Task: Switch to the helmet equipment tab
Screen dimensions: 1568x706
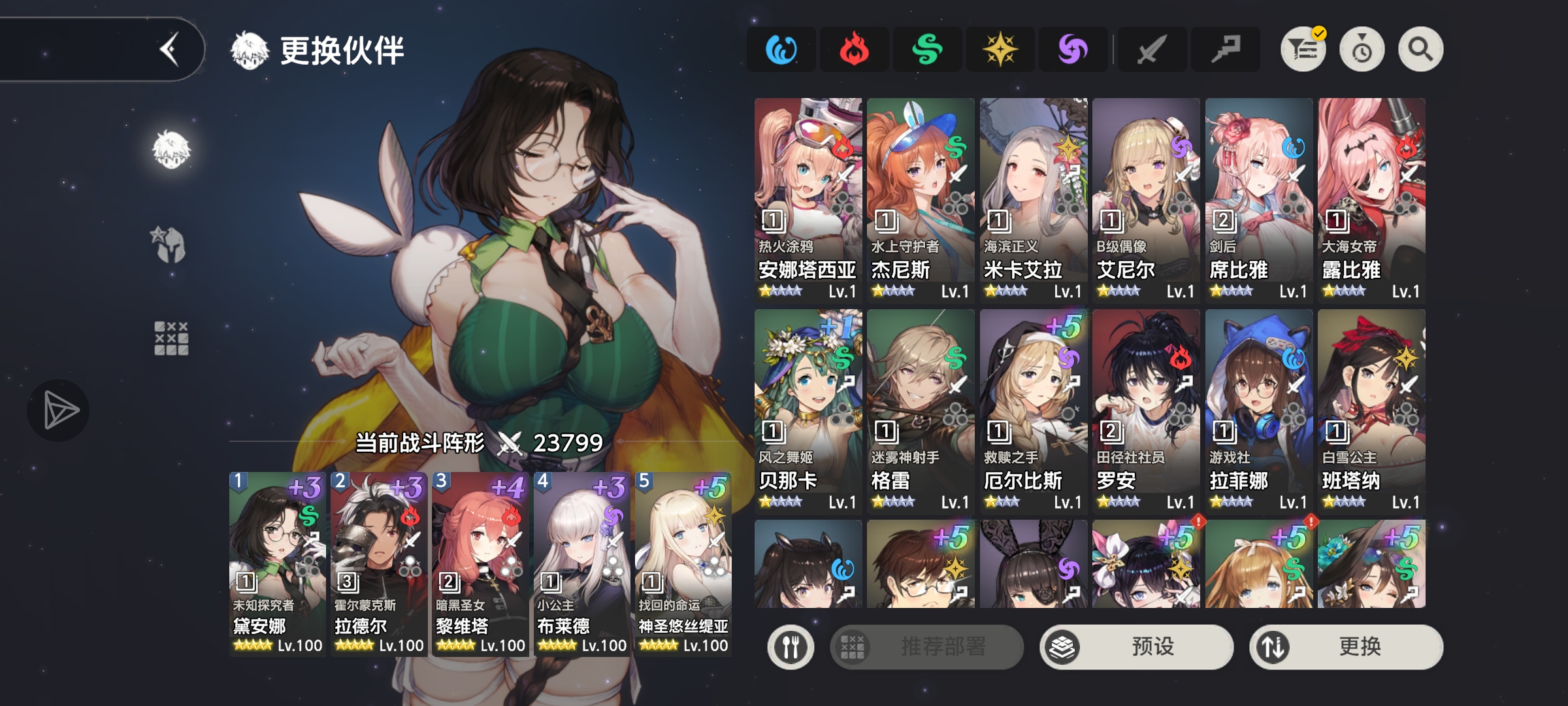Action: (171, 245)
